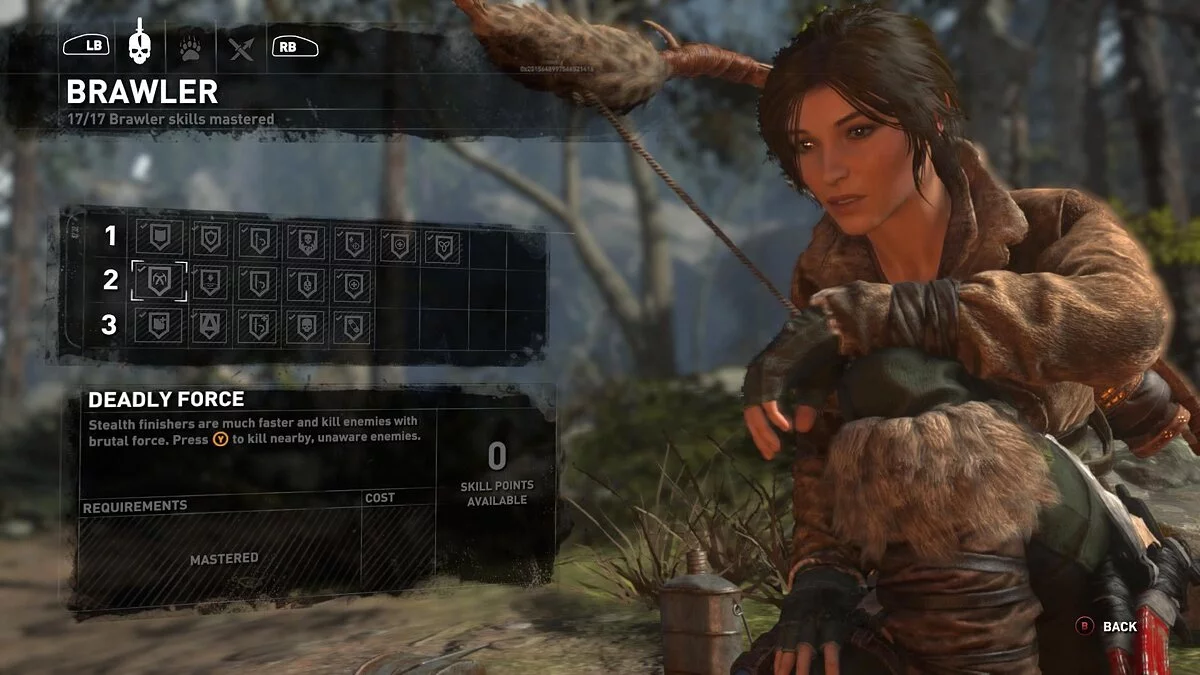Switch to the paw print Hunter tab

point(190,47)
